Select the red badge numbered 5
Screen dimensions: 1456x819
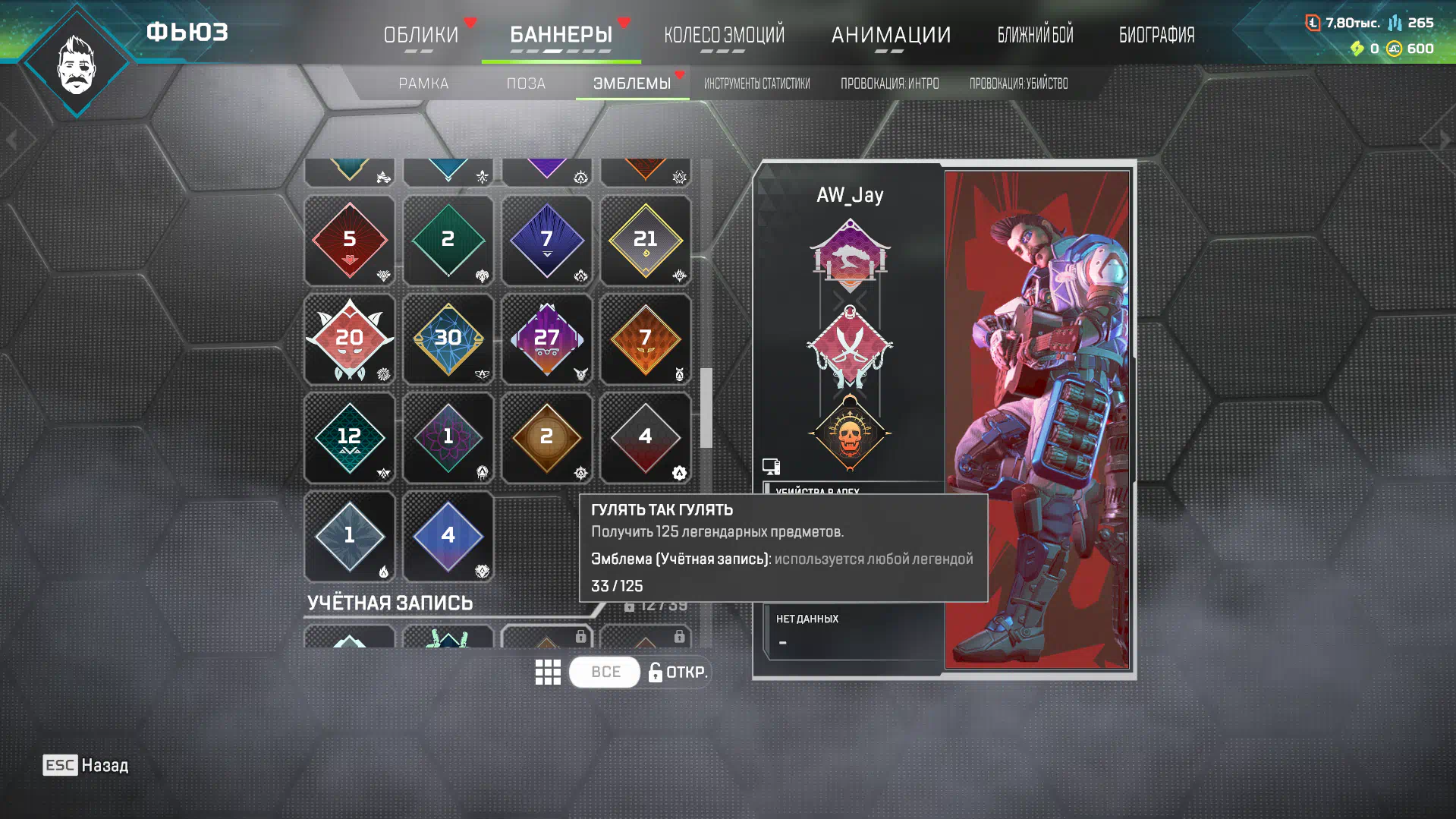(349, 240)
